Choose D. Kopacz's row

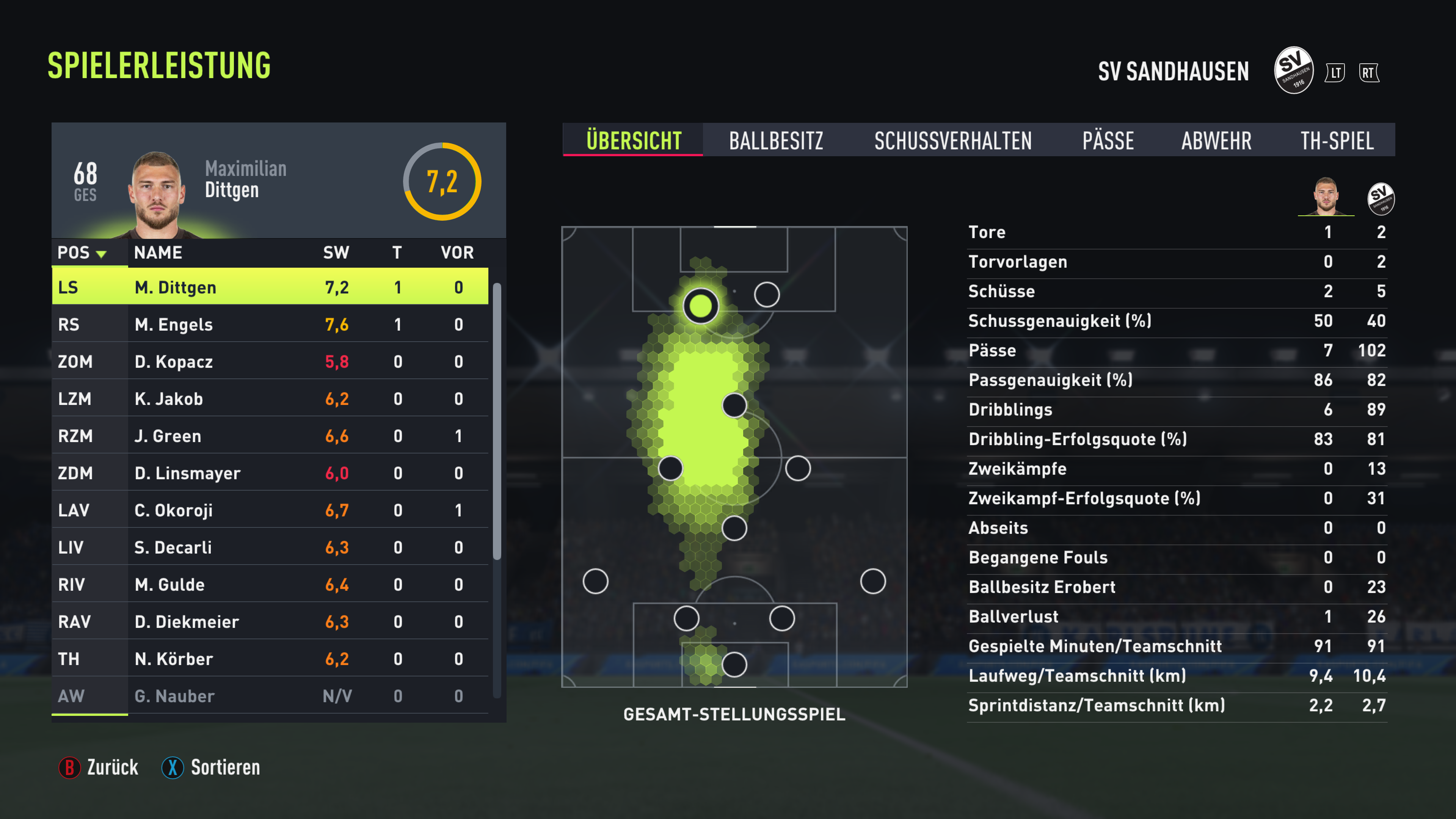coord(270,362)
